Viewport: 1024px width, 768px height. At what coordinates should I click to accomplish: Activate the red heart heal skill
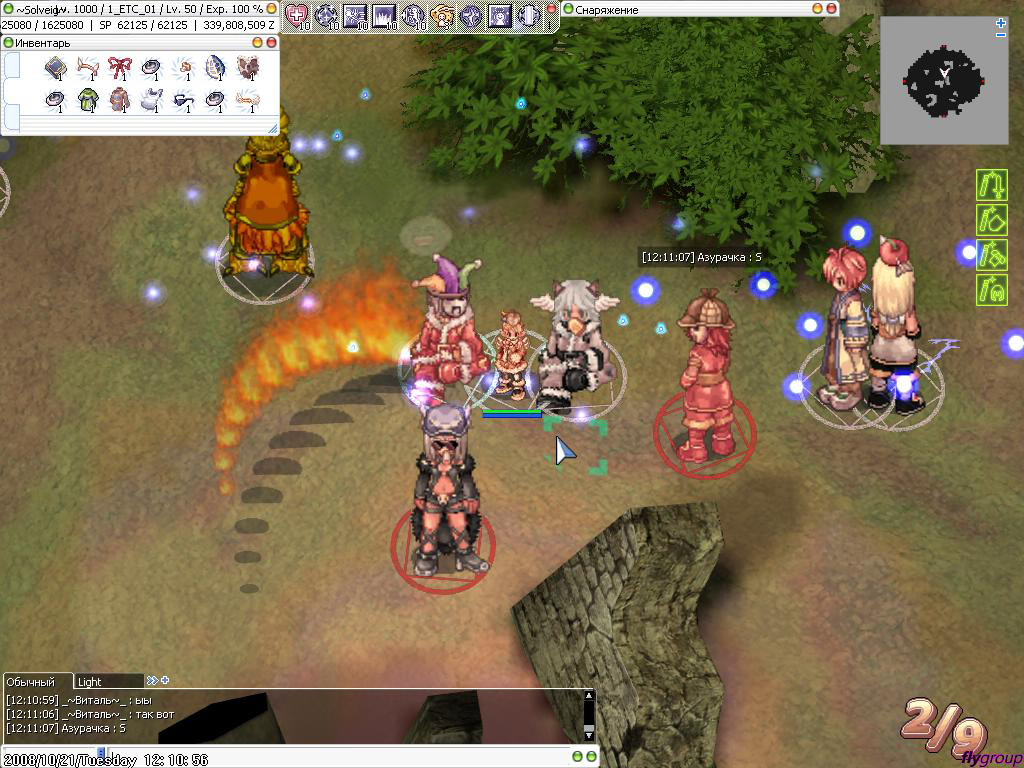click(x=296, y=15)
